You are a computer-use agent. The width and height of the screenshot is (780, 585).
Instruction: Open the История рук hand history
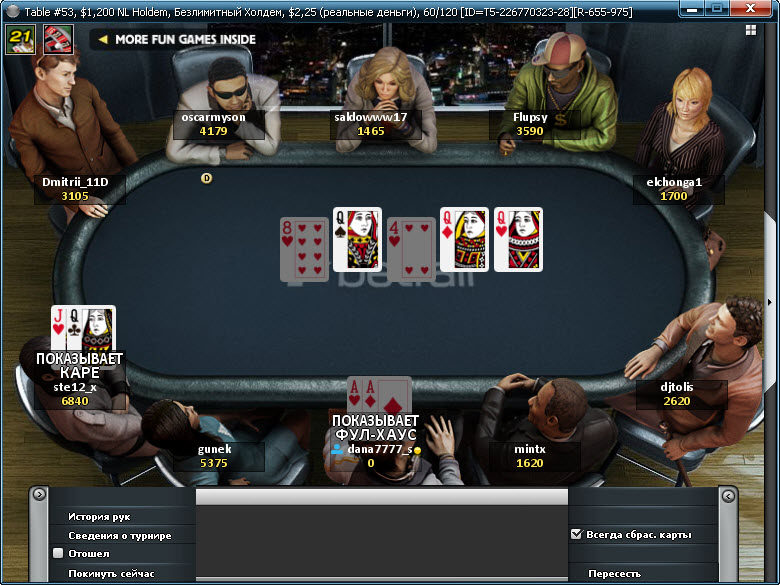coord(99,517)
